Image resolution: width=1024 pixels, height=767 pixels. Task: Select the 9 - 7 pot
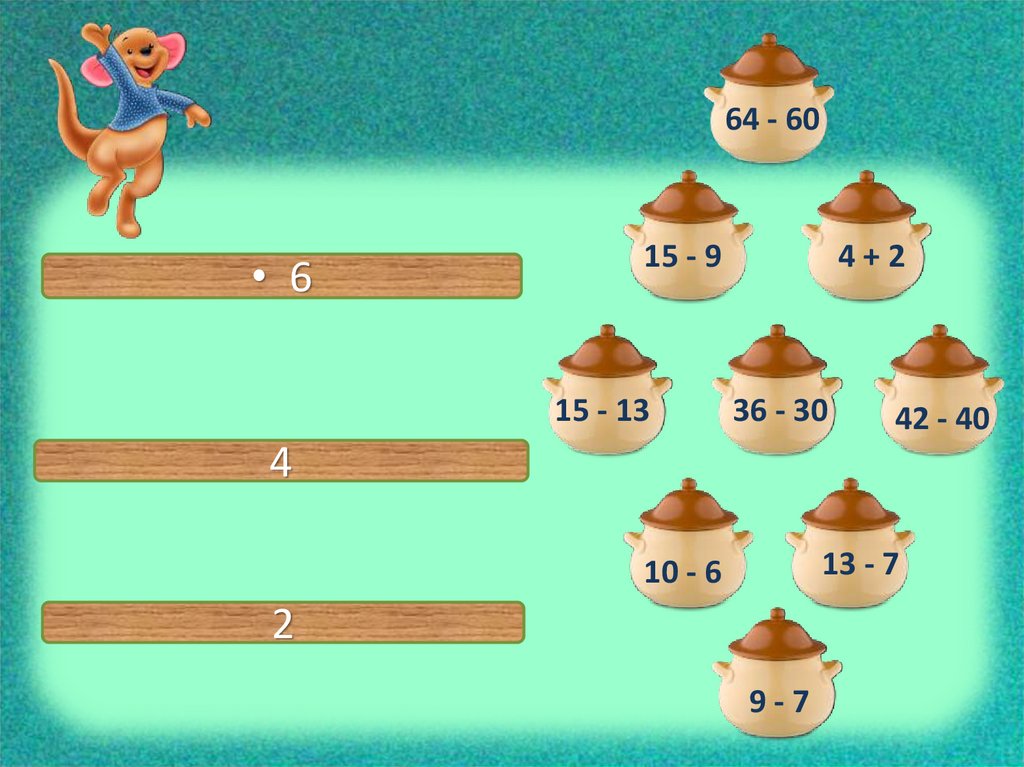[777, 695]
